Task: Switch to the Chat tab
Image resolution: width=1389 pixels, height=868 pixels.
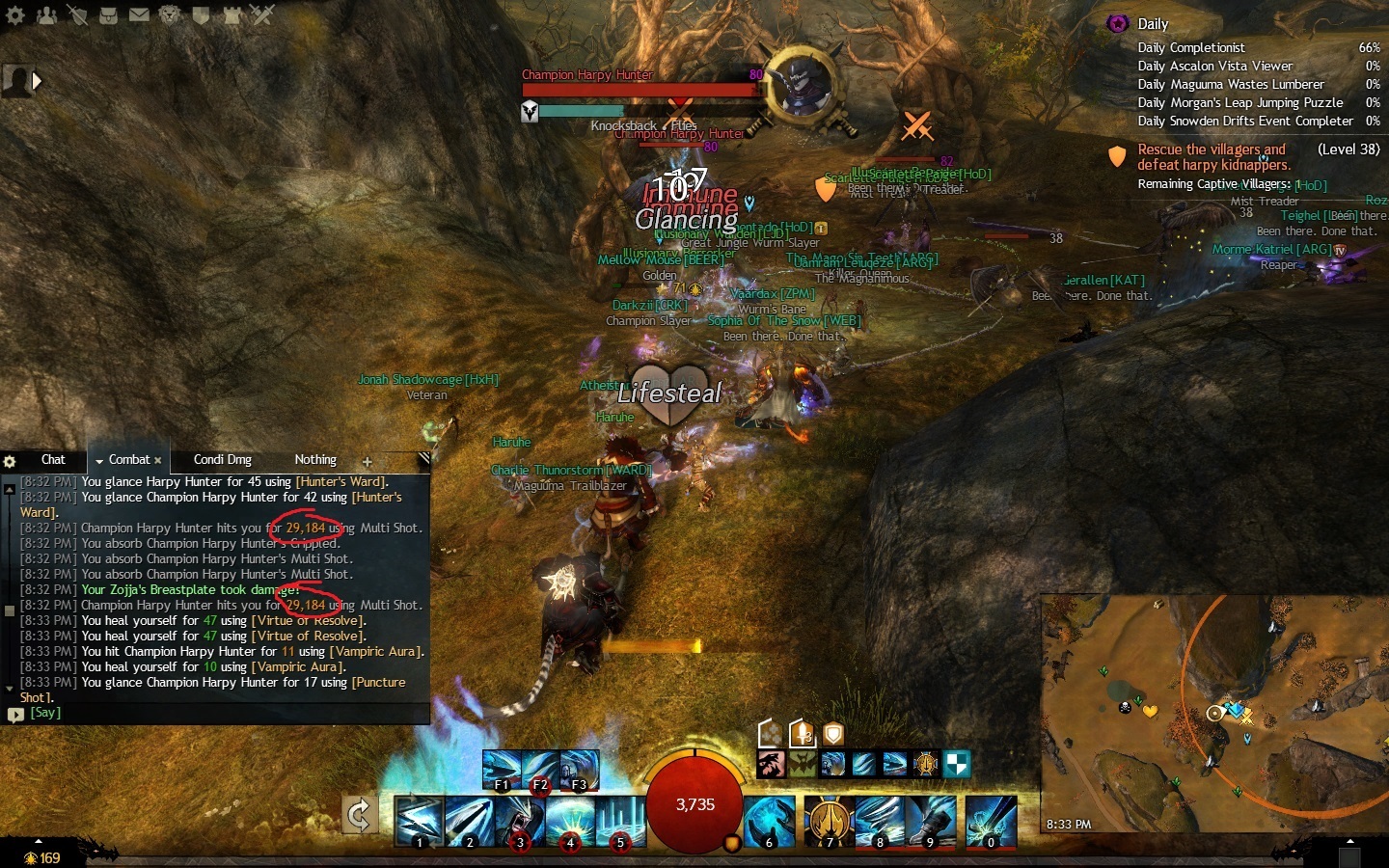Action: point(53,460)
